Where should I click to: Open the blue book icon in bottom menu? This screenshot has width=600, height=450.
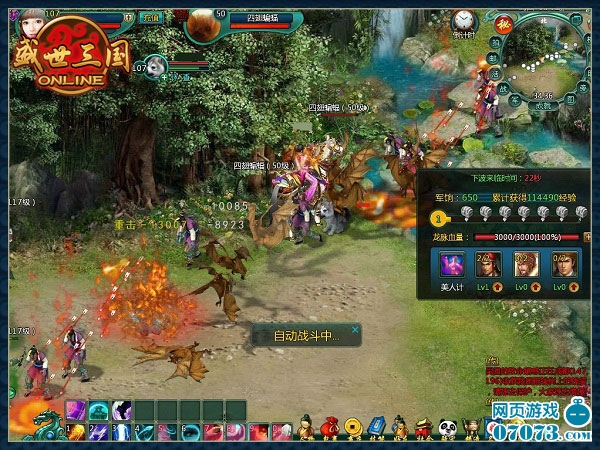click(x=375, y=428)
